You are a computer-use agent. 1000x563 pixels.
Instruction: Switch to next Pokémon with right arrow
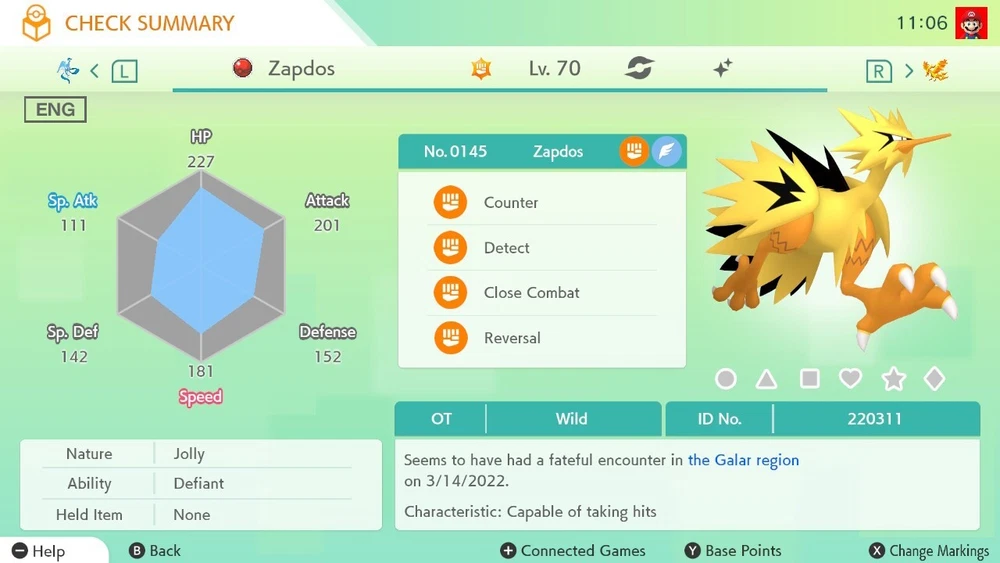909,70
